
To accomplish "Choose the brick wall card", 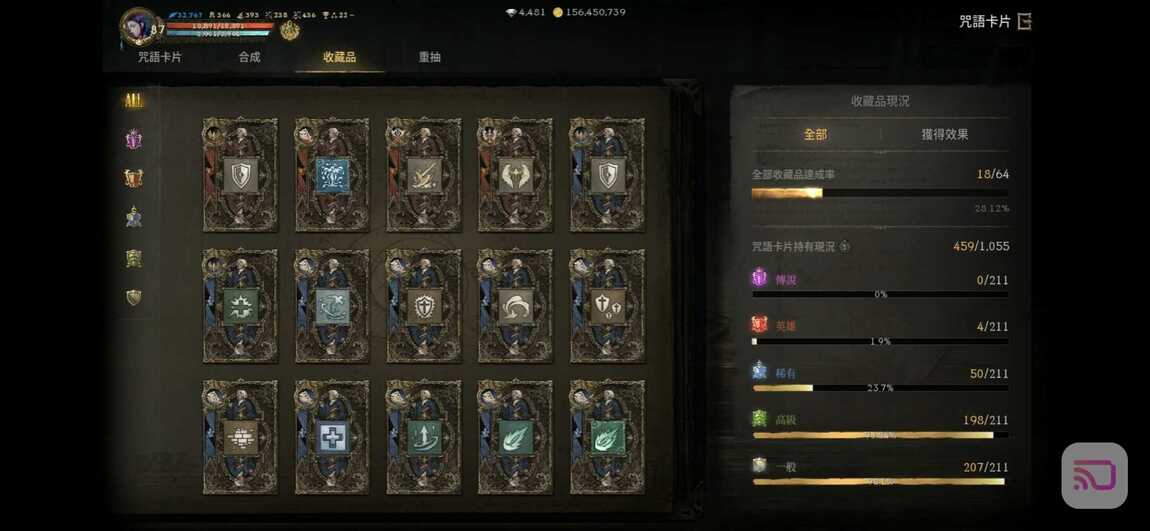I will (240, 437).
